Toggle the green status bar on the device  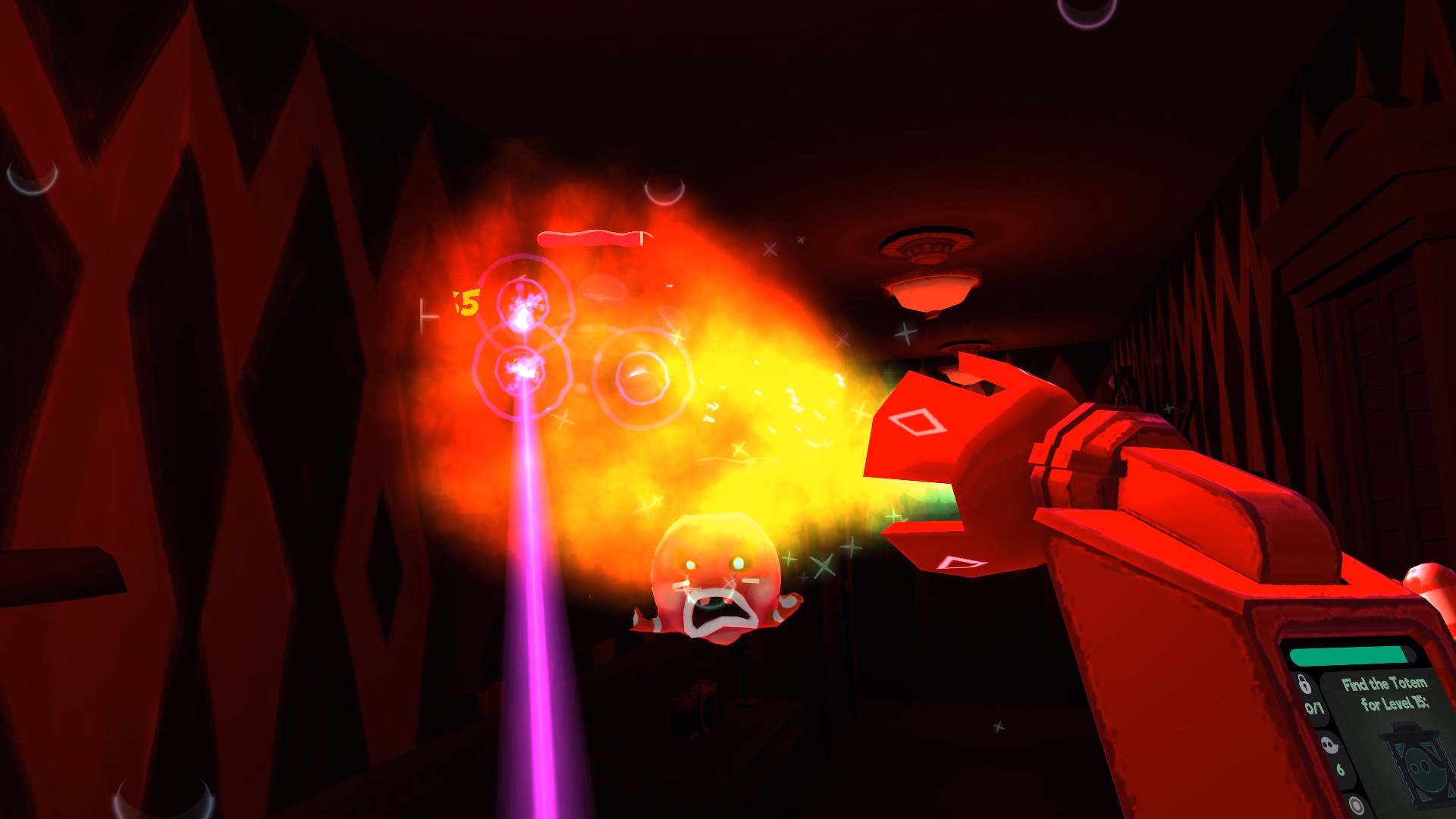(x=1348, y=656)
